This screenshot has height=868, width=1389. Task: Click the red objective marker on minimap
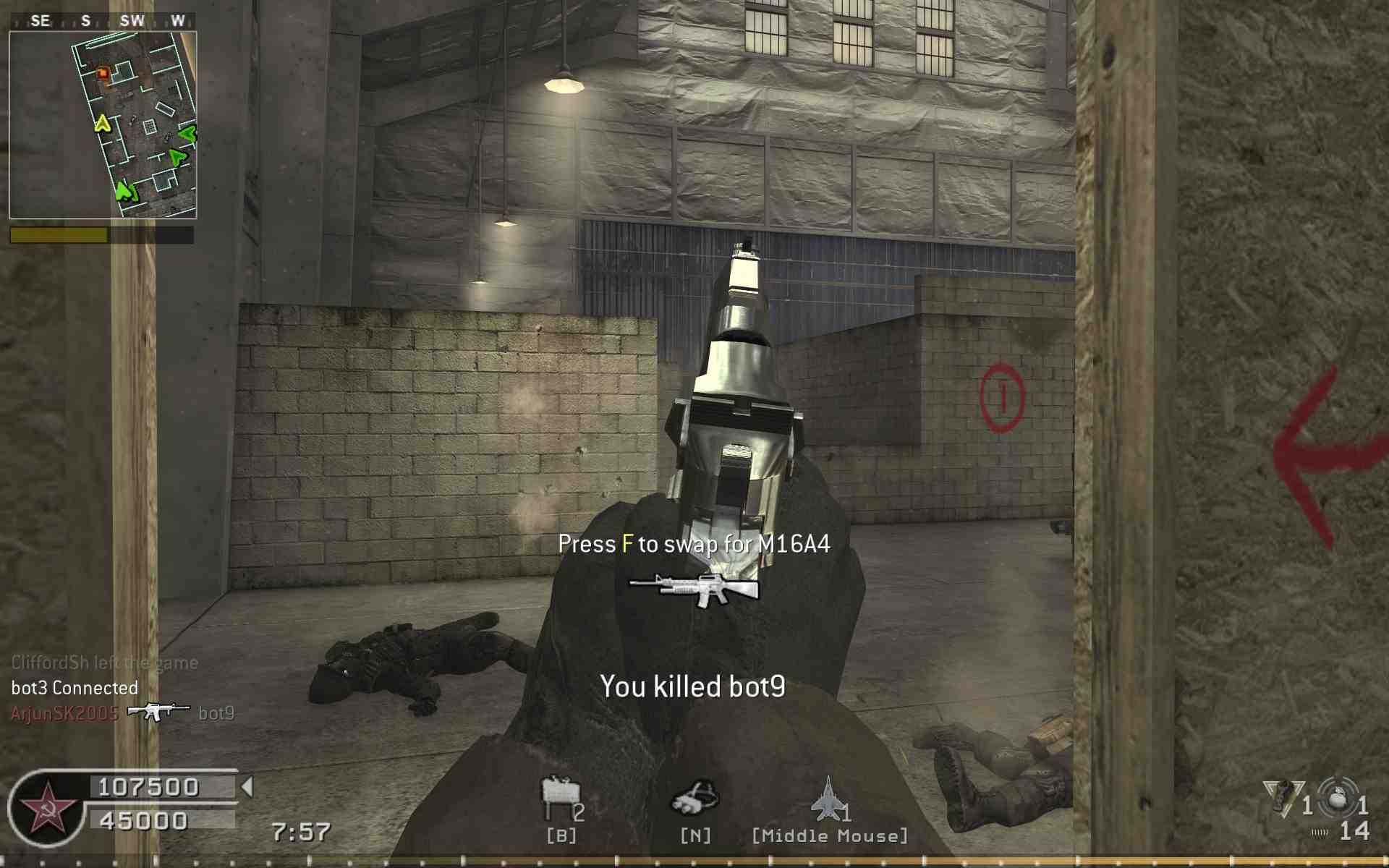(103, 72)
